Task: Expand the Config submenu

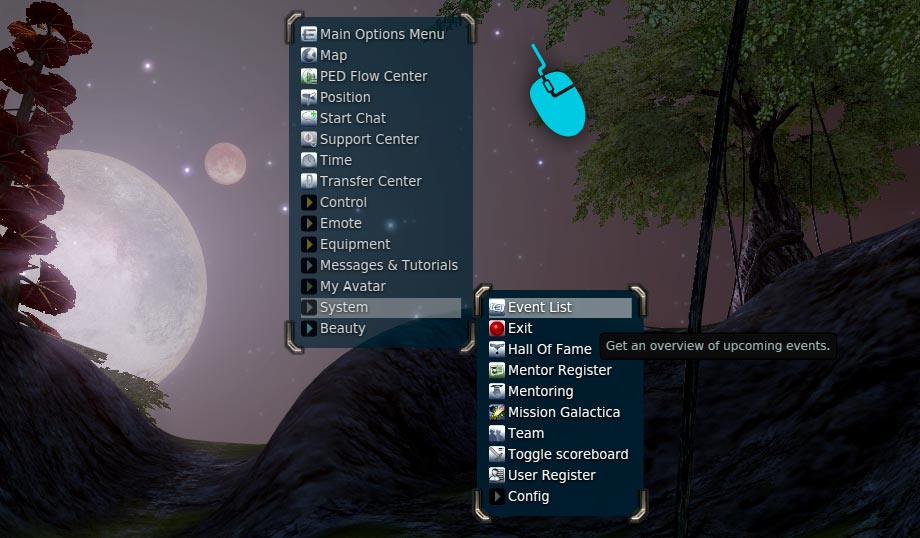Action: [x=528, y=496]
